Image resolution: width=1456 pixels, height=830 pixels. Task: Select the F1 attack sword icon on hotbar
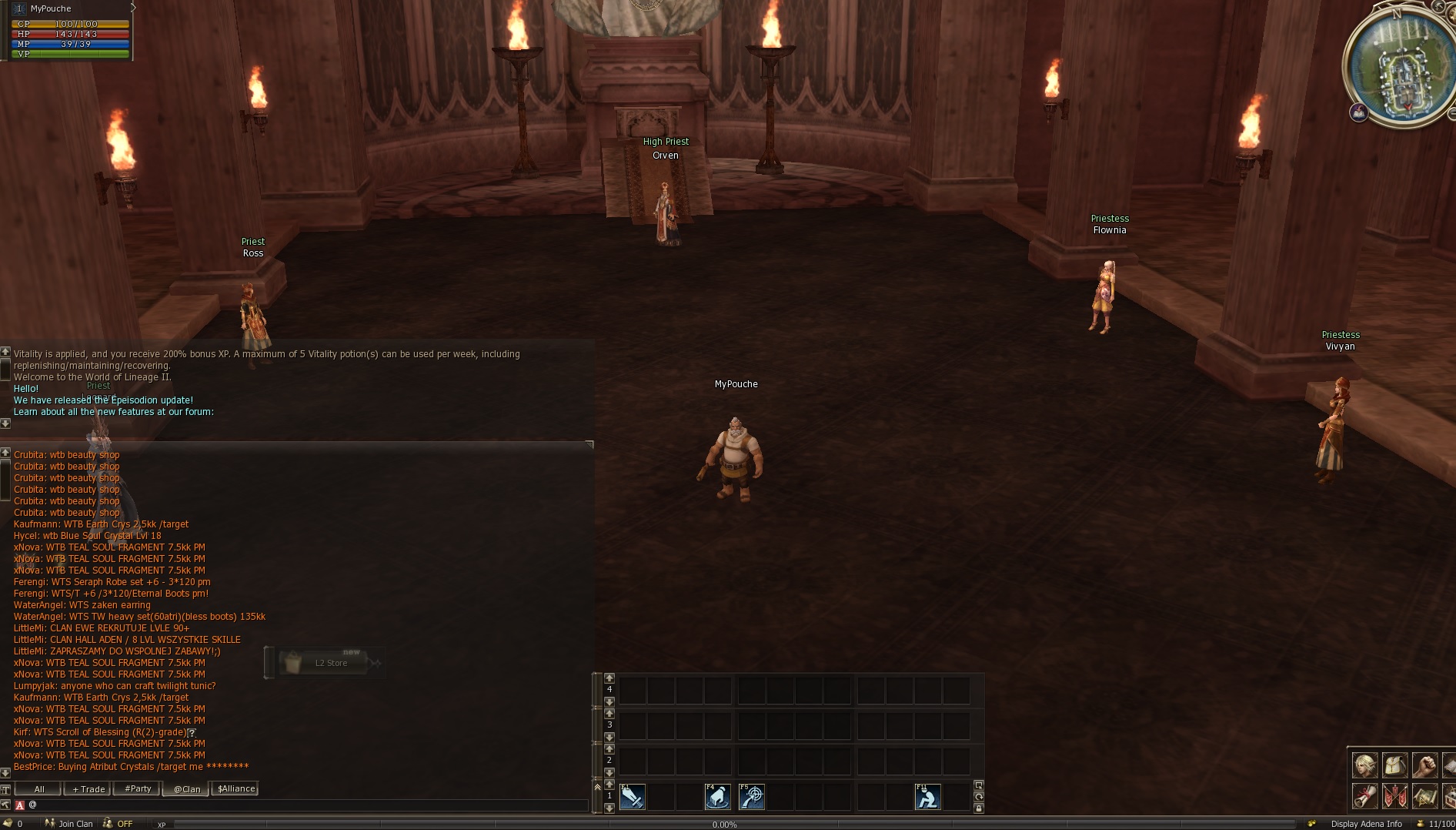click(633, 798)
